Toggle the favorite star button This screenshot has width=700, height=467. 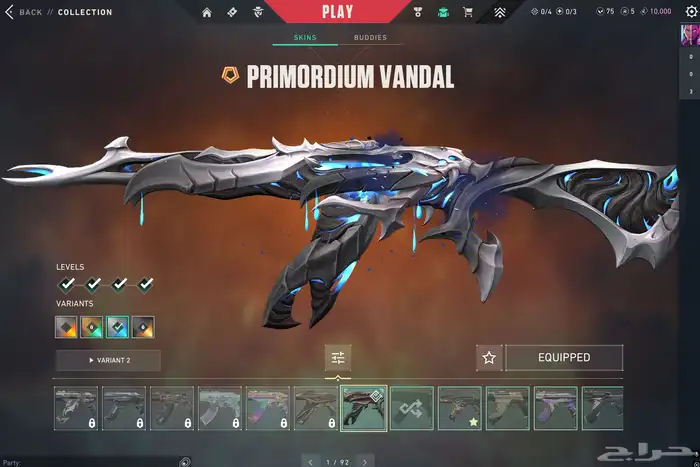(489, 357)
